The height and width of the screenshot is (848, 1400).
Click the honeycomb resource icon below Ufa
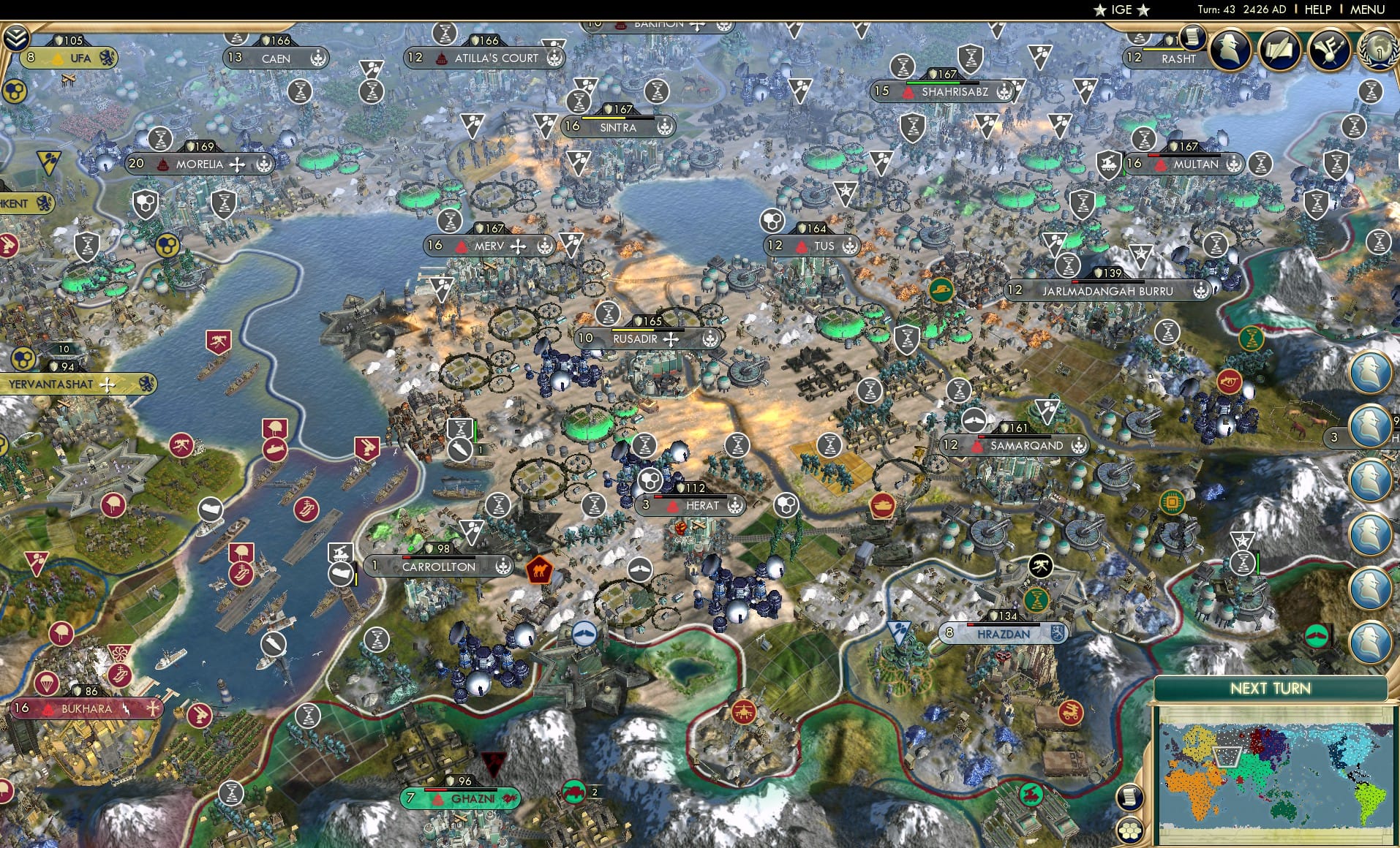coord(14,92)
